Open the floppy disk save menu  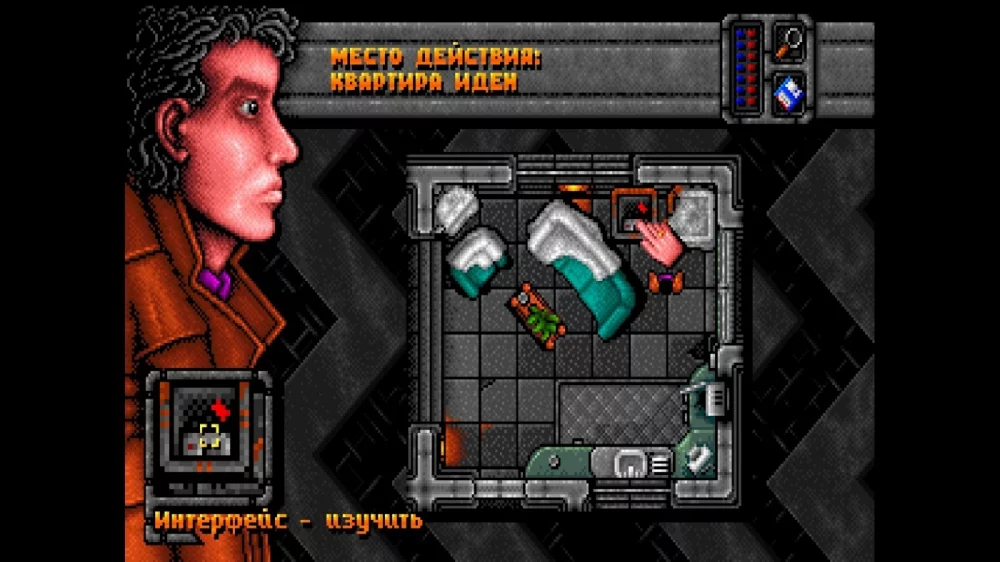(790, 92)
